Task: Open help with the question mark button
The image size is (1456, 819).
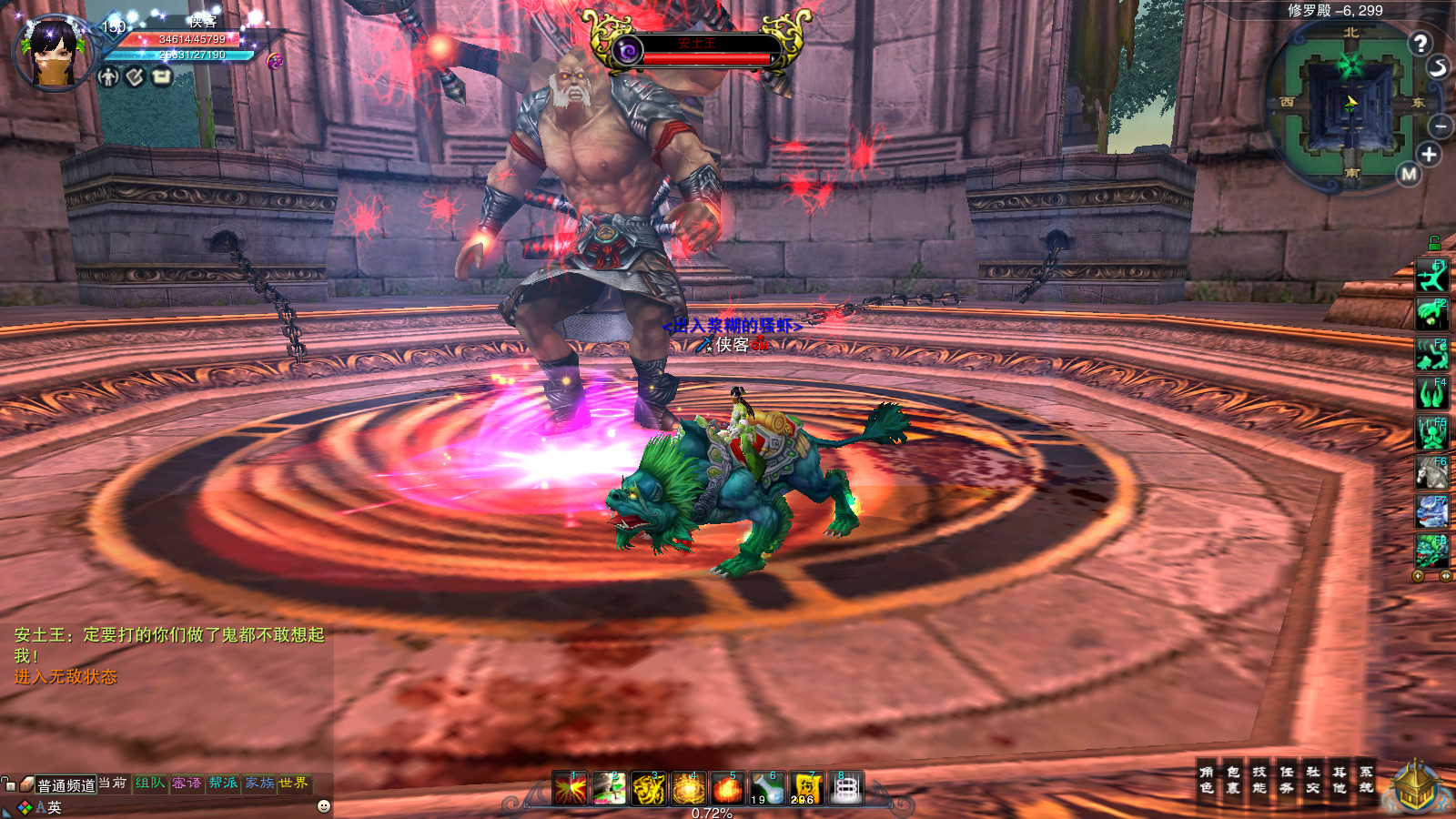Action: click(1421, 43)
